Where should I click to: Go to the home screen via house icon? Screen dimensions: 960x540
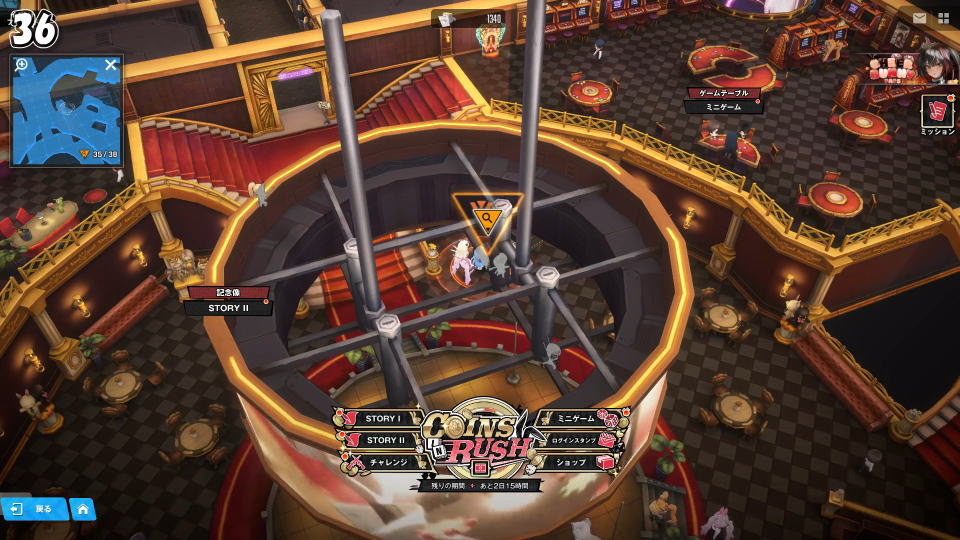pos(83,509)
